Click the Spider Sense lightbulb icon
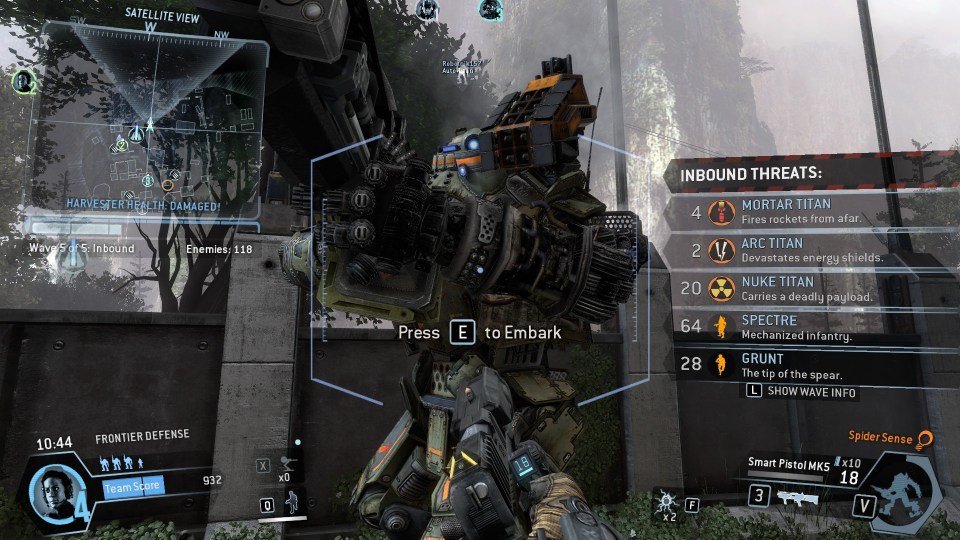The image size is (960, 540). pos(925,438)
